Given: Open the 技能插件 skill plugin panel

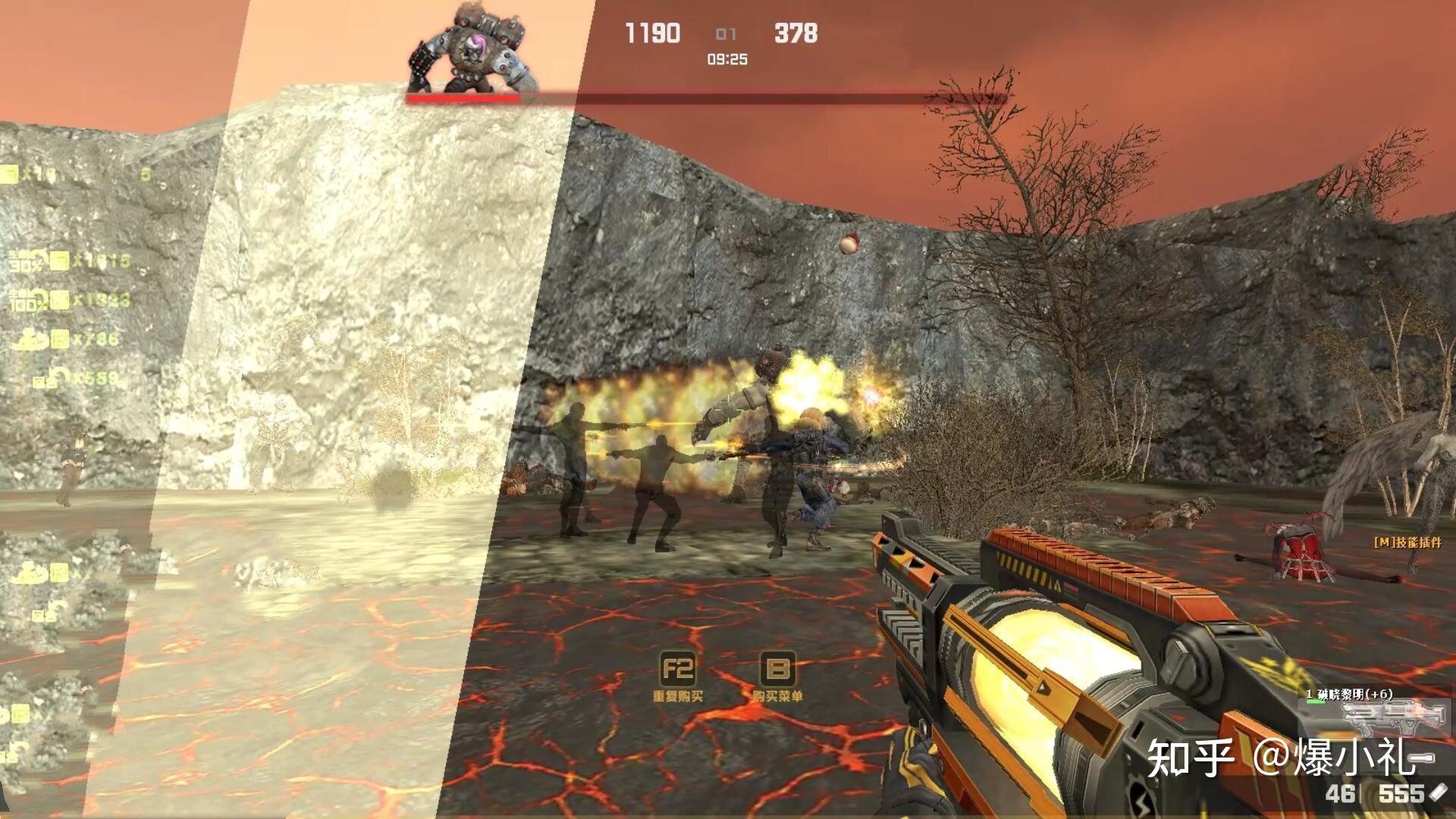Looking at the screenshot, I should [x=1407, y=542].
